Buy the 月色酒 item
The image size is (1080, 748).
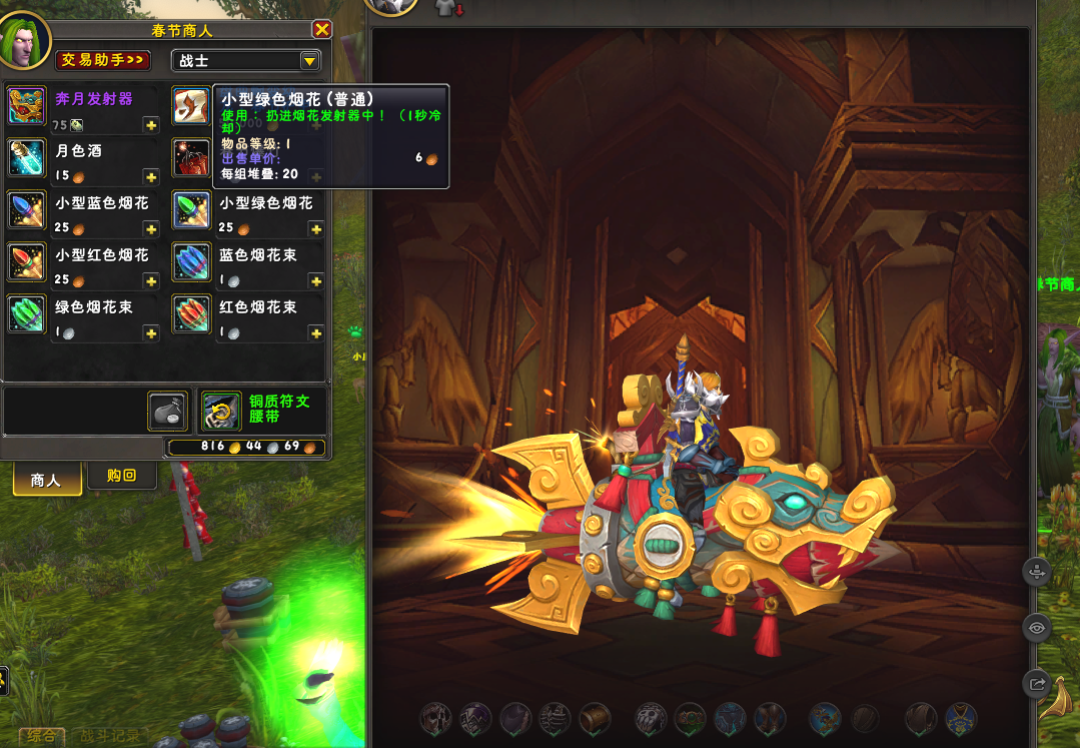tap(27, 158)
